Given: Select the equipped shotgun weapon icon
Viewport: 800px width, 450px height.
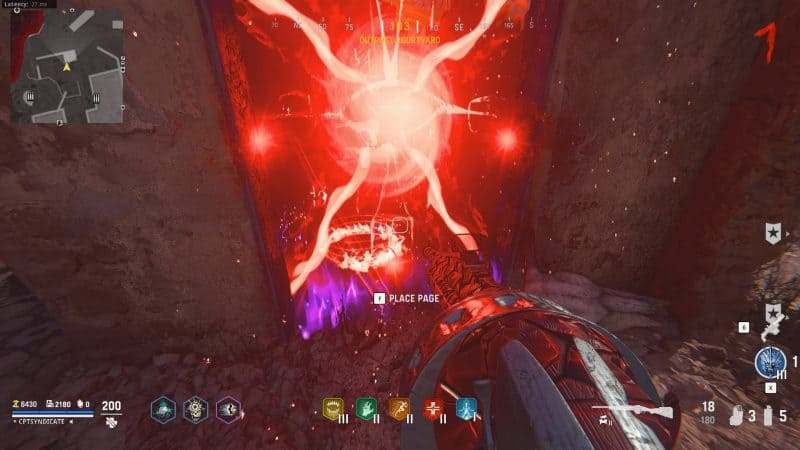Looking at the screenshot, I should click(x=630, y=409).
